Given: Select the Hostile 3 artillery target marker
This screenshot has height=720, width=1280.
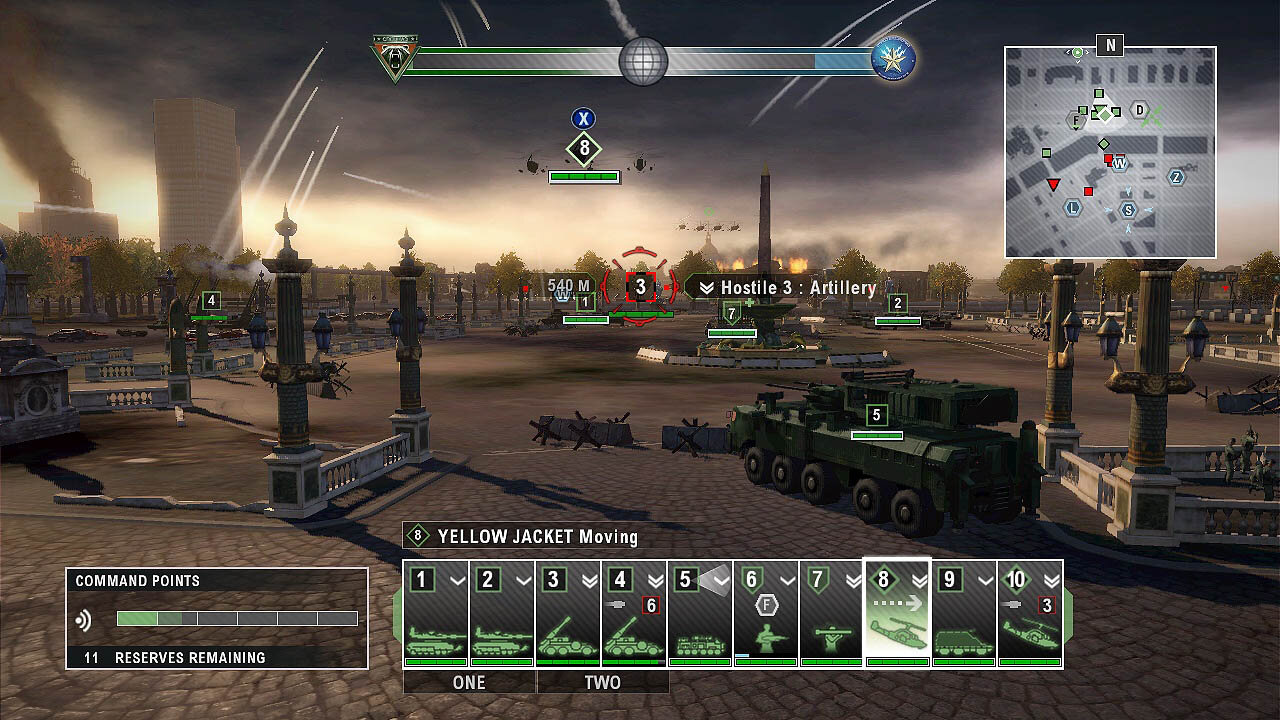Looking at the screenshot, I should coord(640,287).
